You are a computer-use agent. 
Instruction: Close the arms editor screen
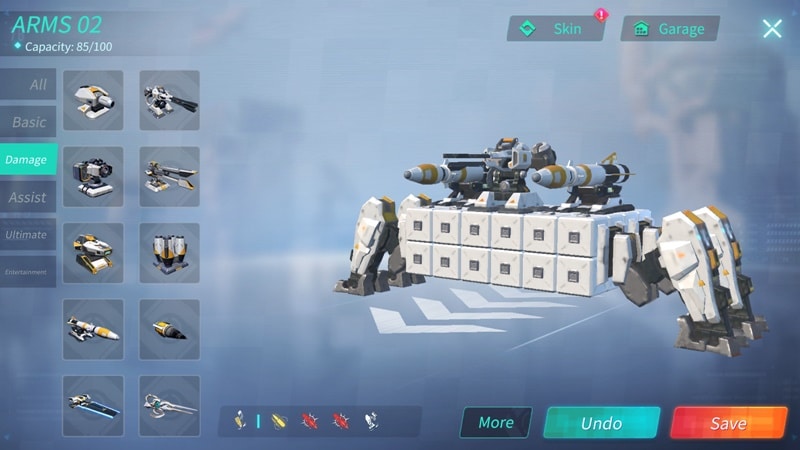(772, 29)
